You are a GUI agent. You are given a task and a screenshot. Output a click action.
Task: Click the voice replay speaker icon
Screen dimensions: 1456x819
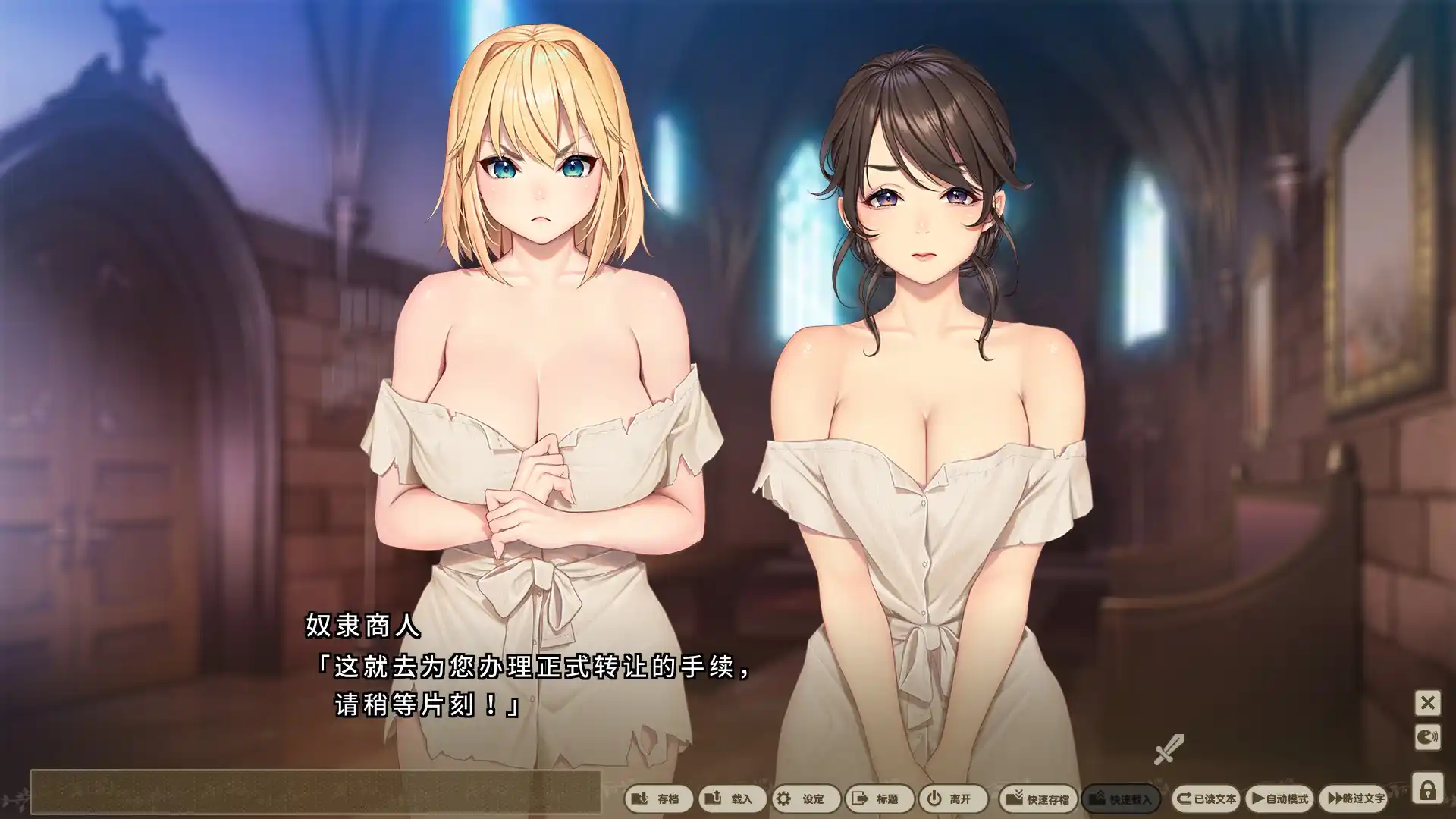click(x=1427, y=737)
